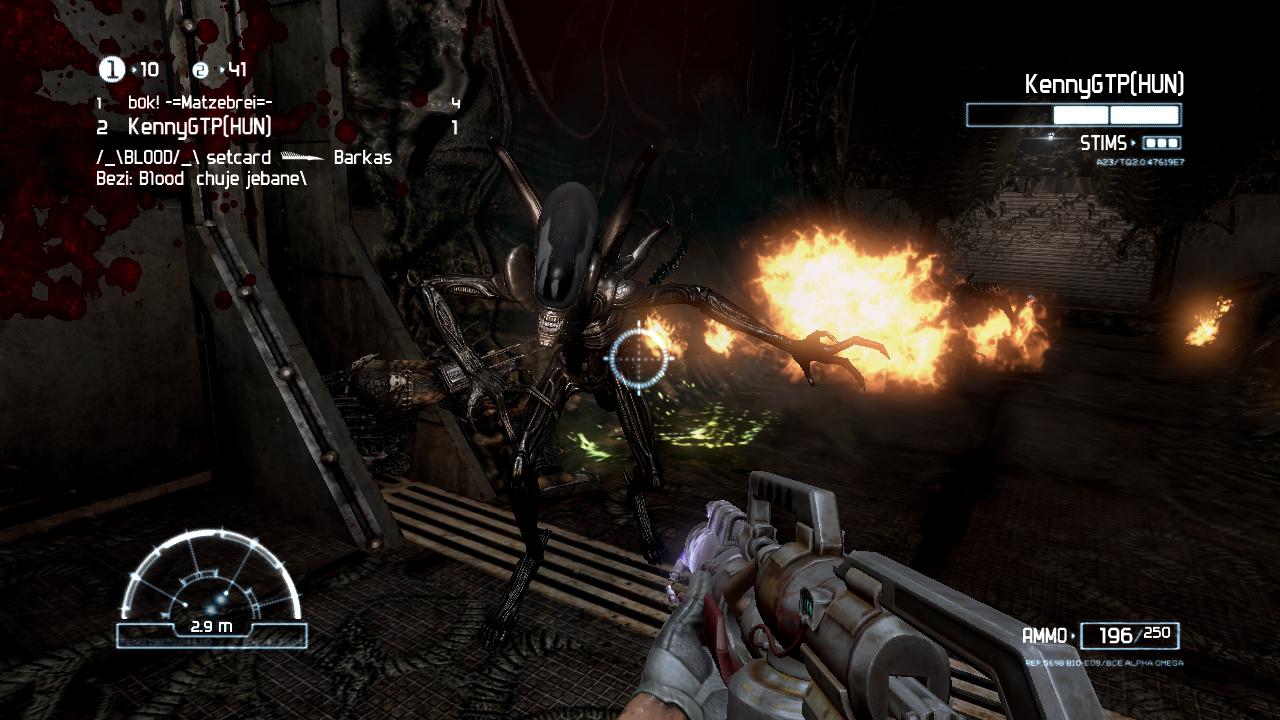Toggle the middle STIMS pip
The image size is (1280, 720).
tap(1161, 143)
